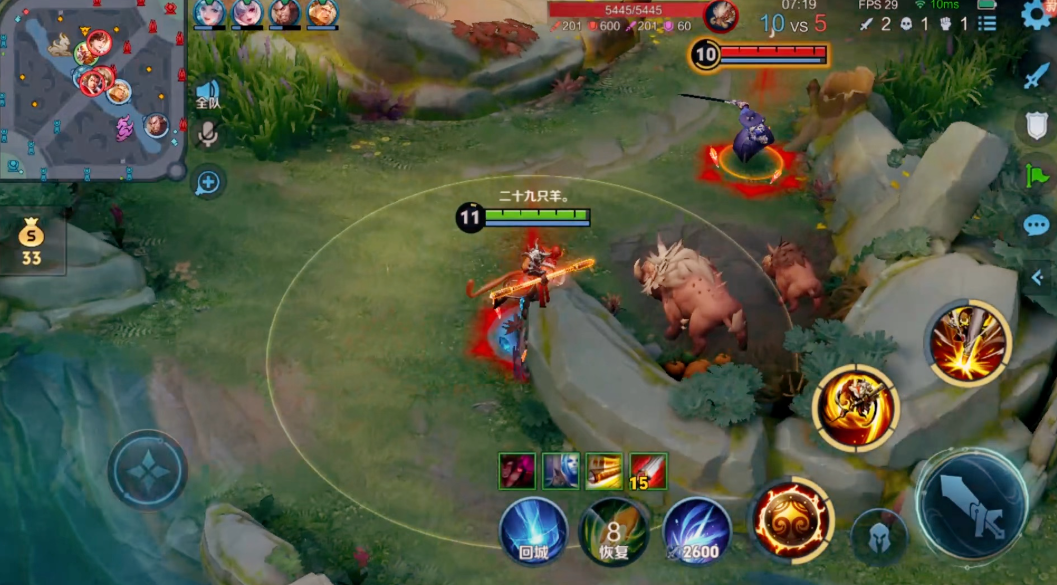The image size is (1057, 585).
Task: Cast the golden warrior second skill
Action: [856, 408]
